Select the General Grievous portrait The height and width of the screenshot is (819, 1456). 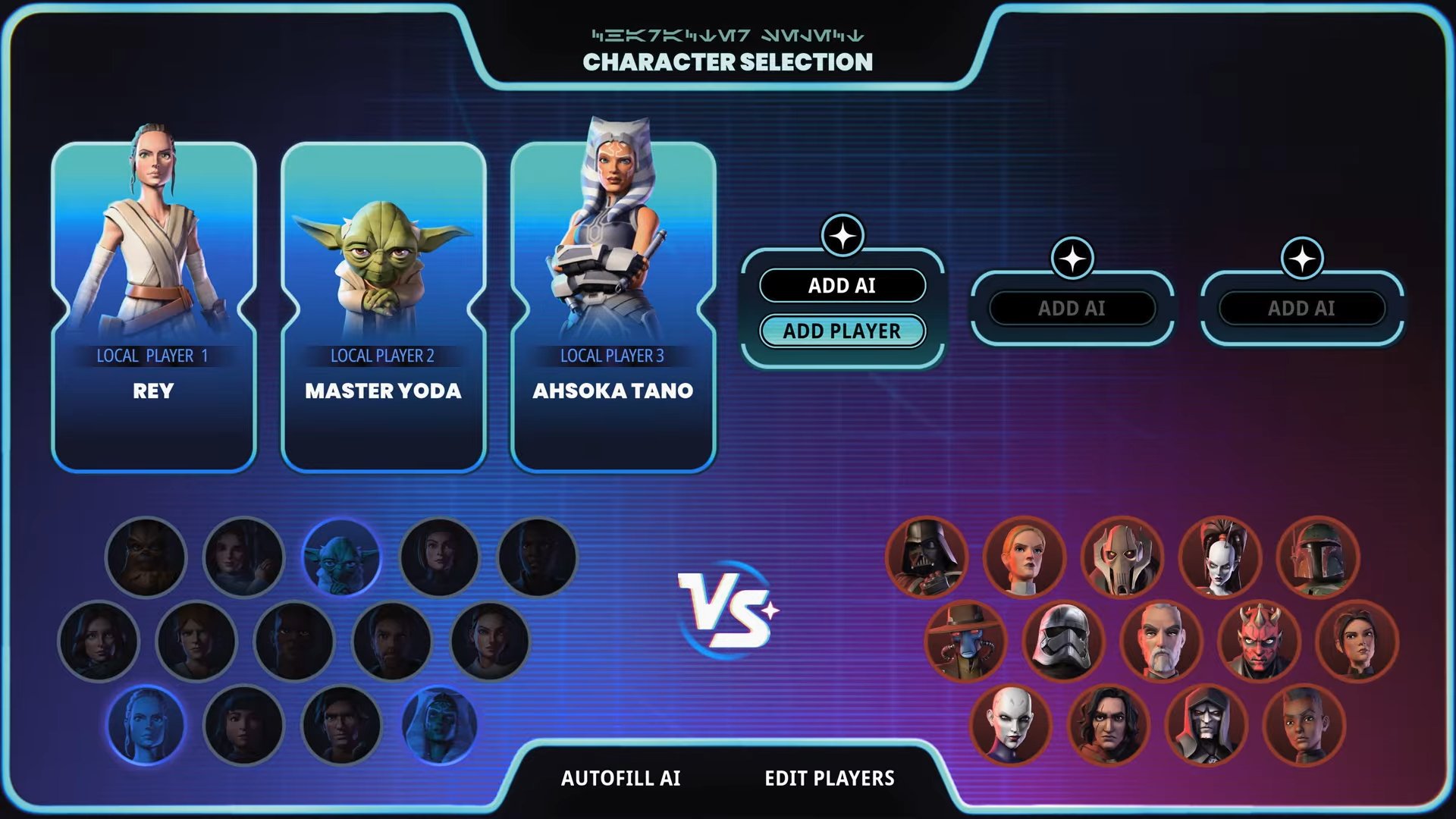(1122, 557)
